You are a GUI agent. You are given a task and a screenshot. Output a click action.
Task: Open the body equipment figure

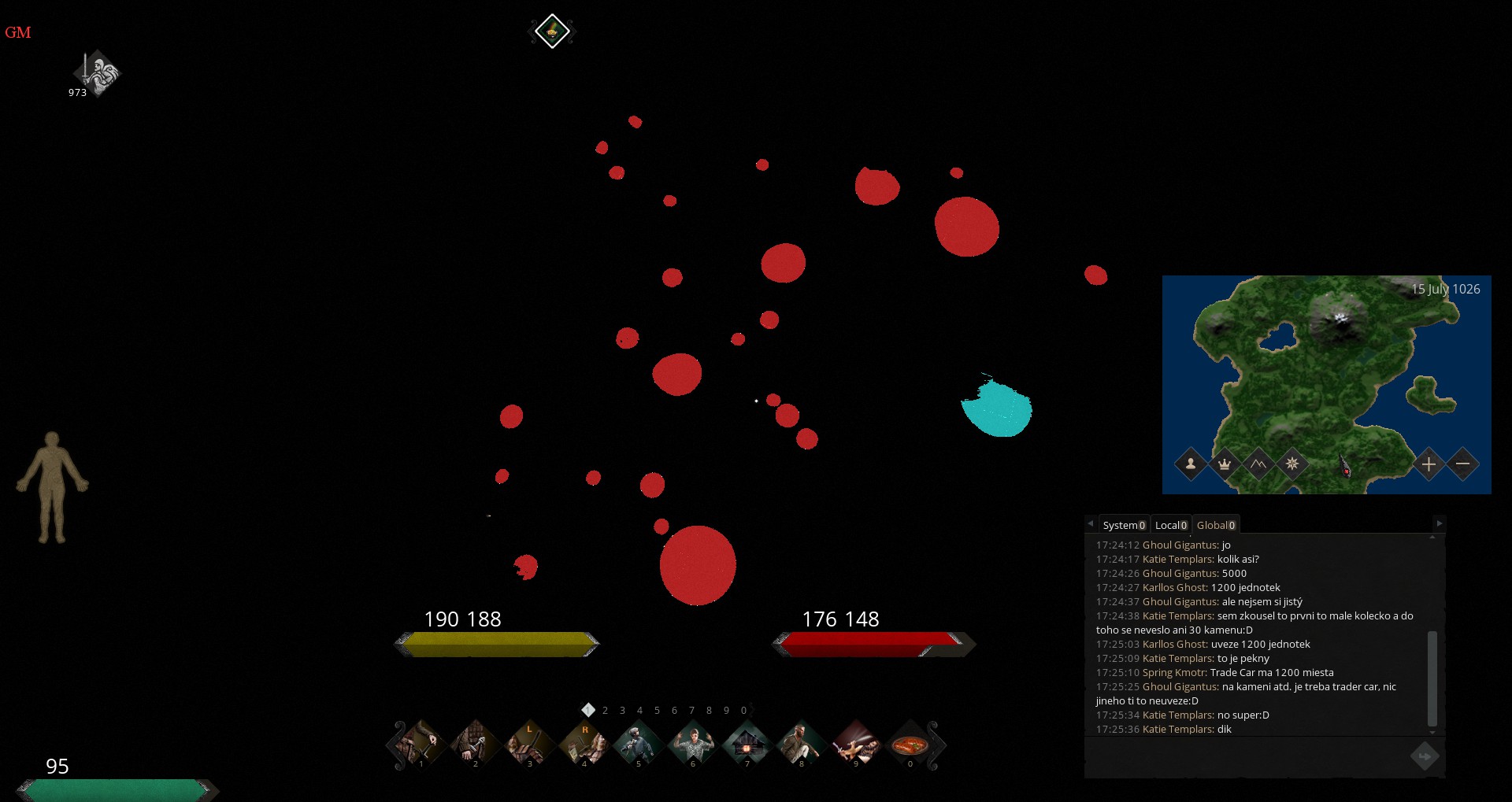(x=52, y=487)
